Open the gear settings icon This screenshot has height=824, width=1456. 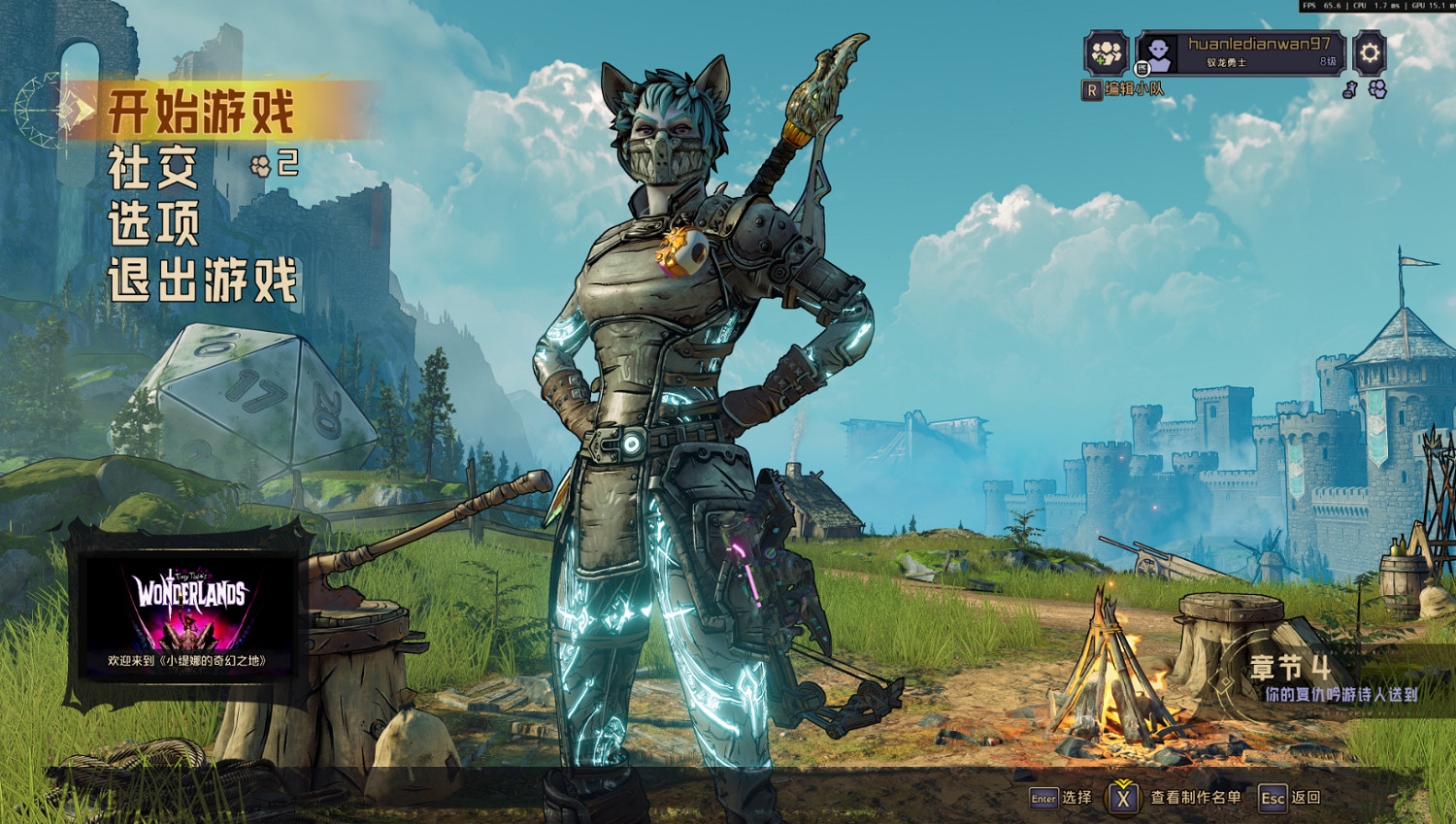click(1369, 52)
